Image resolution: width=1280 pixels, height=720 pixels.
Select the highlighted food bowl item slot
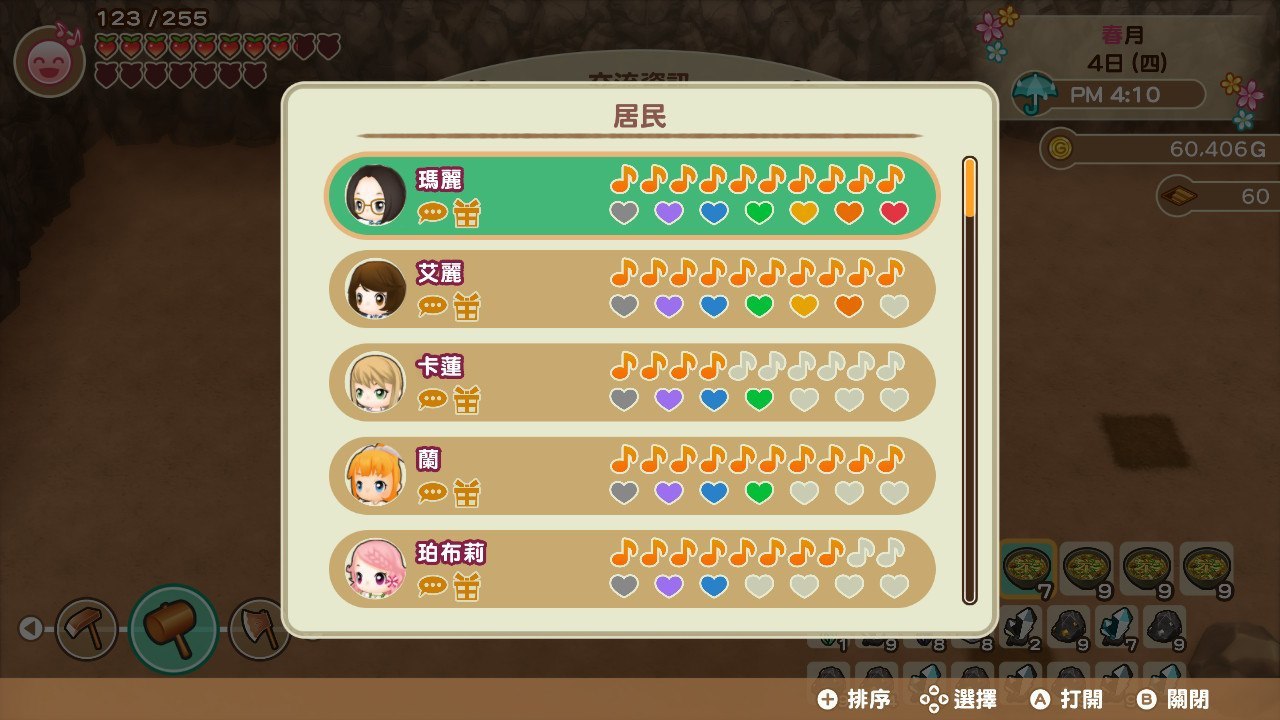pos(1027,567)
